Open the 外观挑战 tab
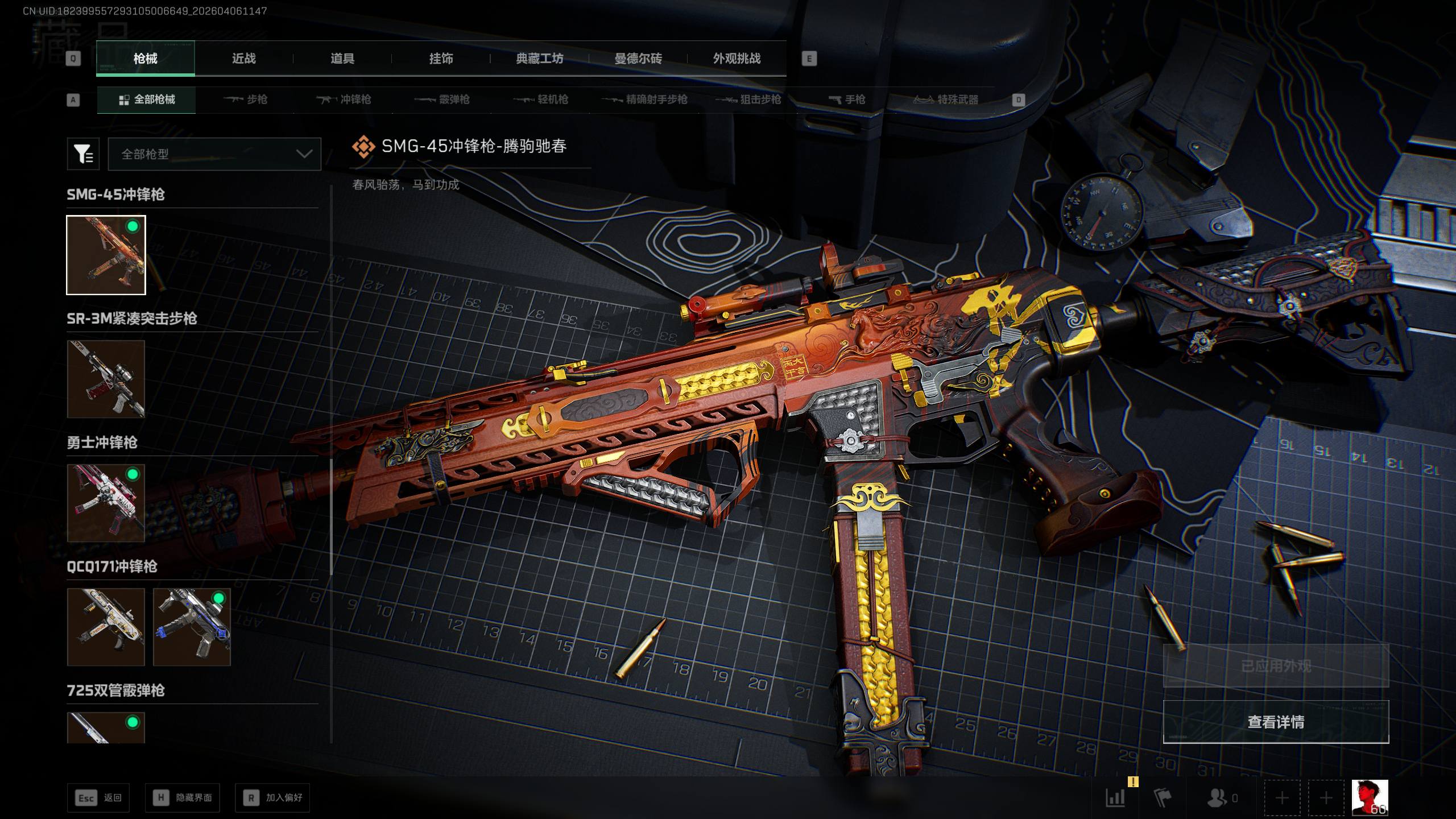1456x819 pixels. click(x=737, y=59)
